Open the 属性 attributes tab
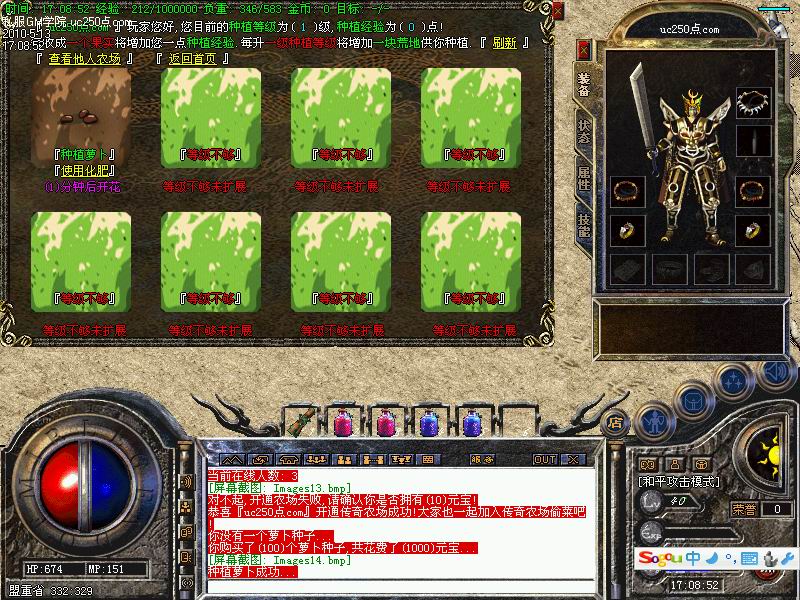Image resolution: width=800 pixels, height=600 pixels. pos(584,180)
